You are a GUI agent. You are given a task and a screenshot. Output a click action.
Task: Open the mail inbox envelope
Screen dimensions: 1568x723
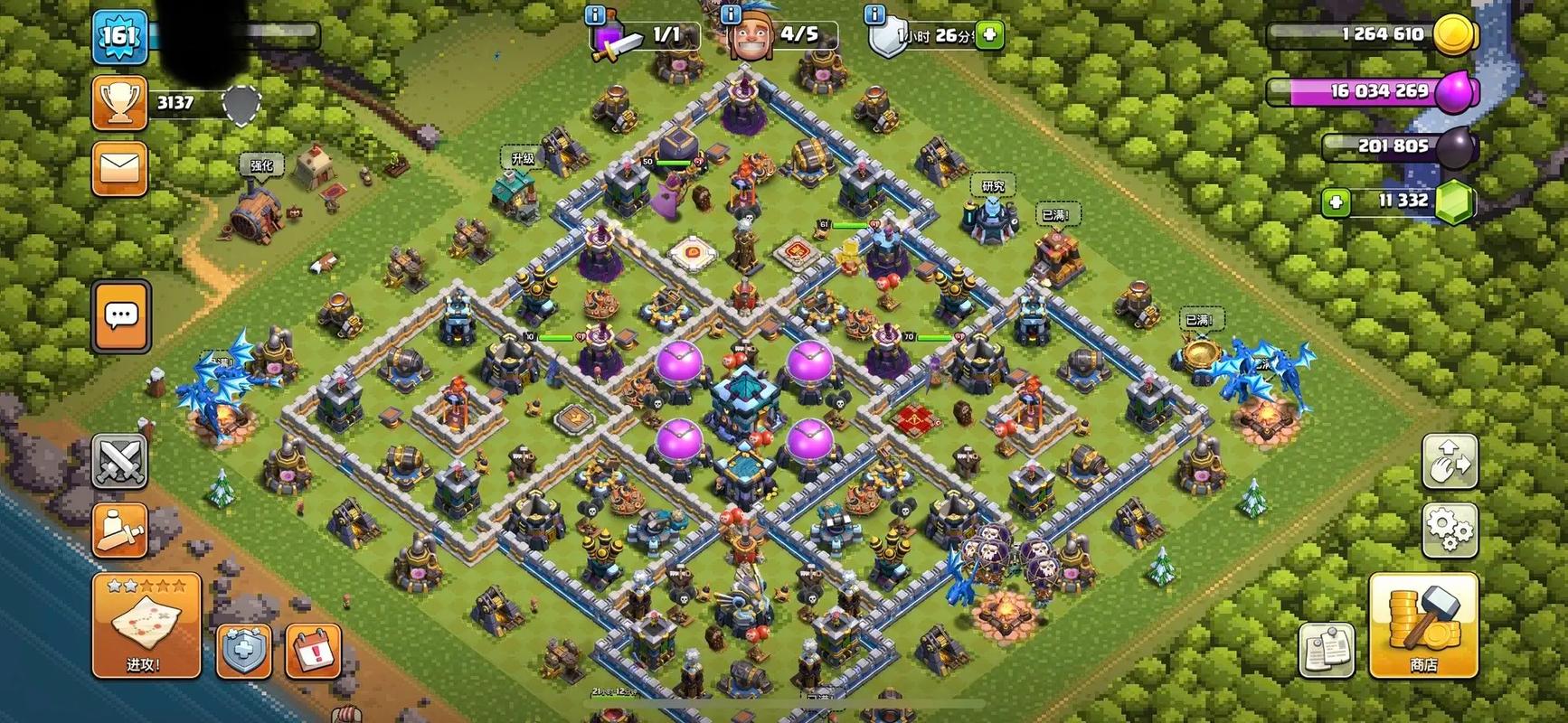[x=119, y=169]
